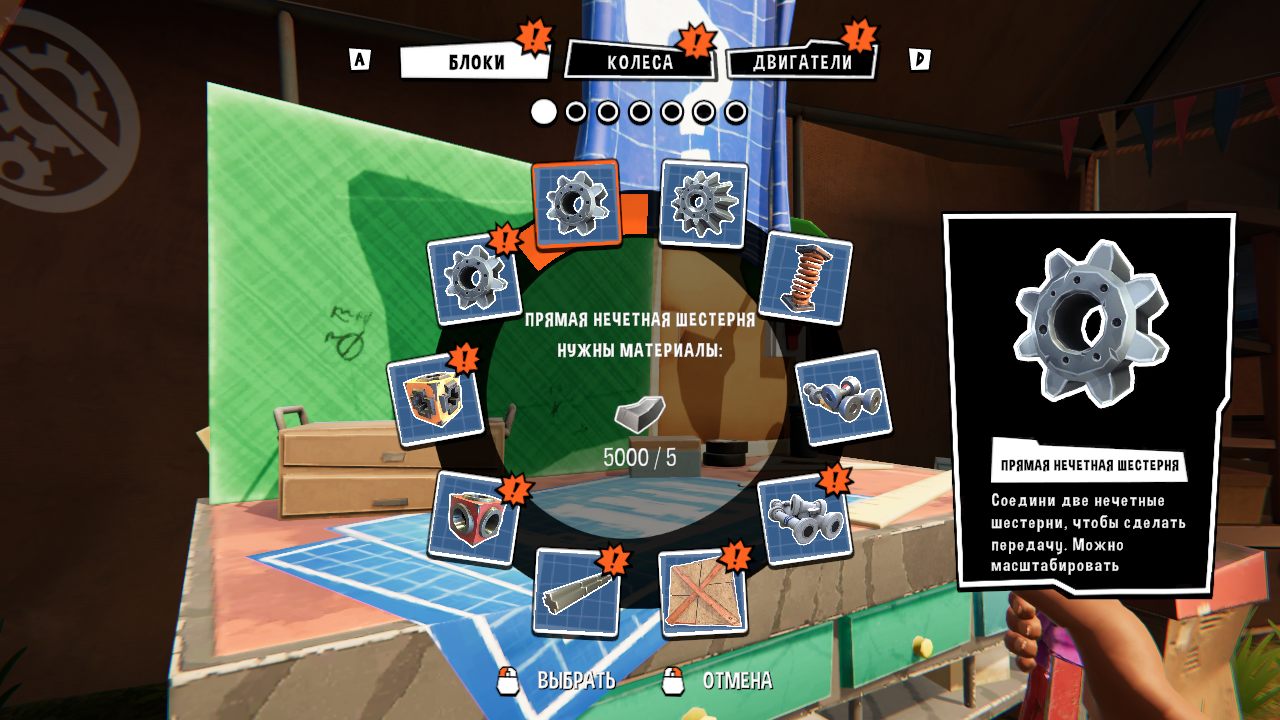
Task: Choose the spiky many-toothed gear blueprint
Action: point(703,204)
